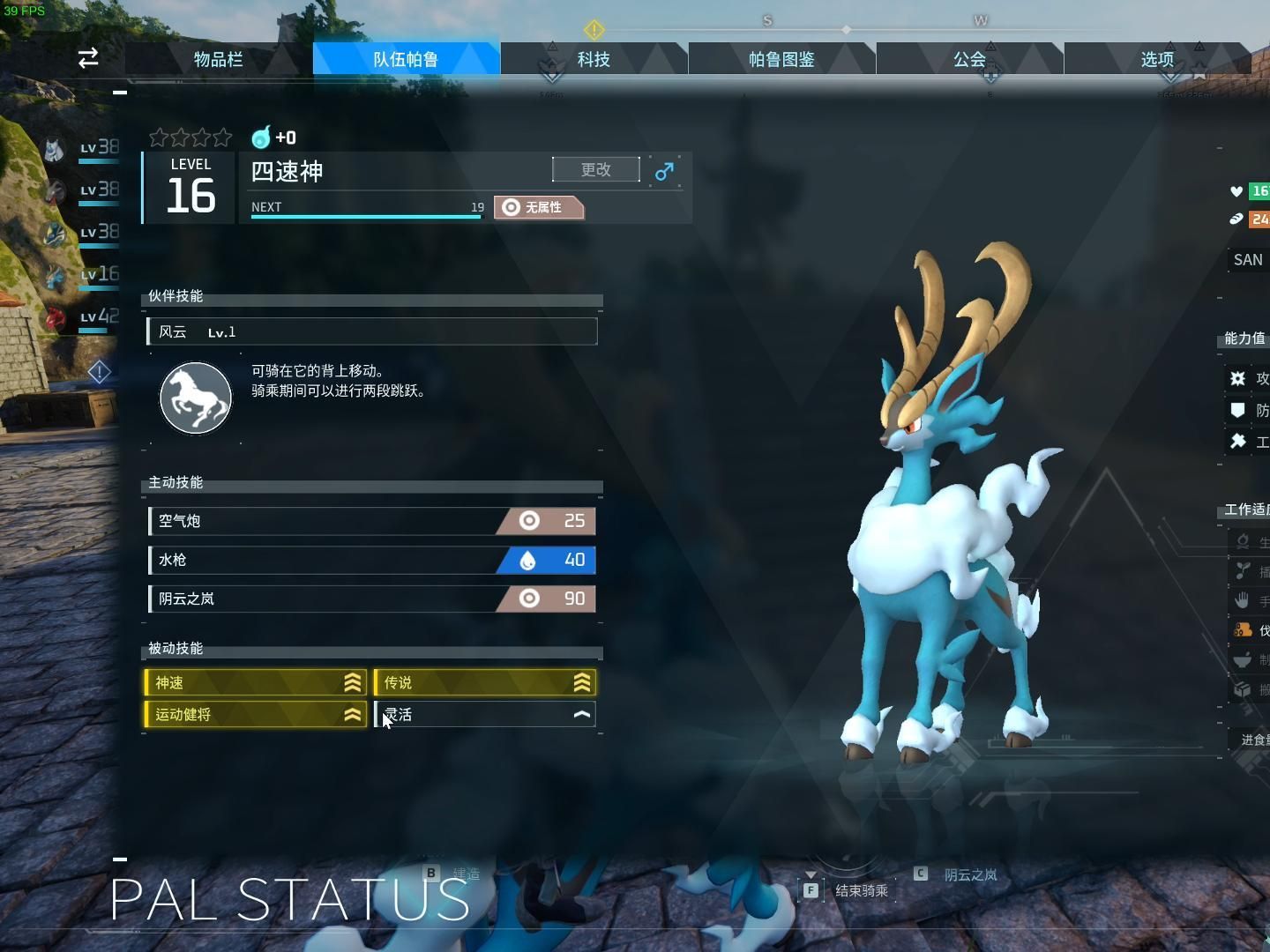
Task: Toggle the 传说 passive skill entry
Action: (485, 681)
